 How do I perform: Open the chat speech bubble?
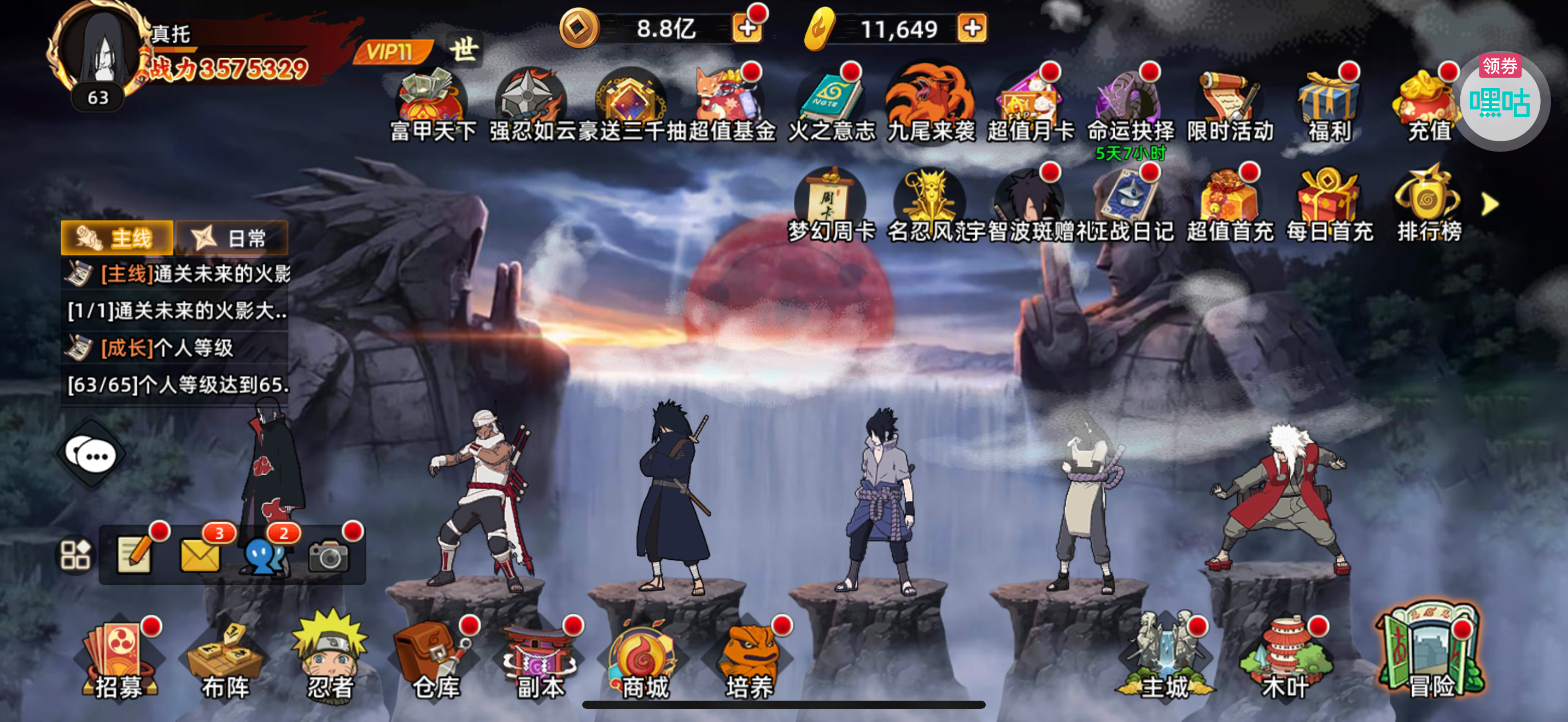[x=92, y=454]
